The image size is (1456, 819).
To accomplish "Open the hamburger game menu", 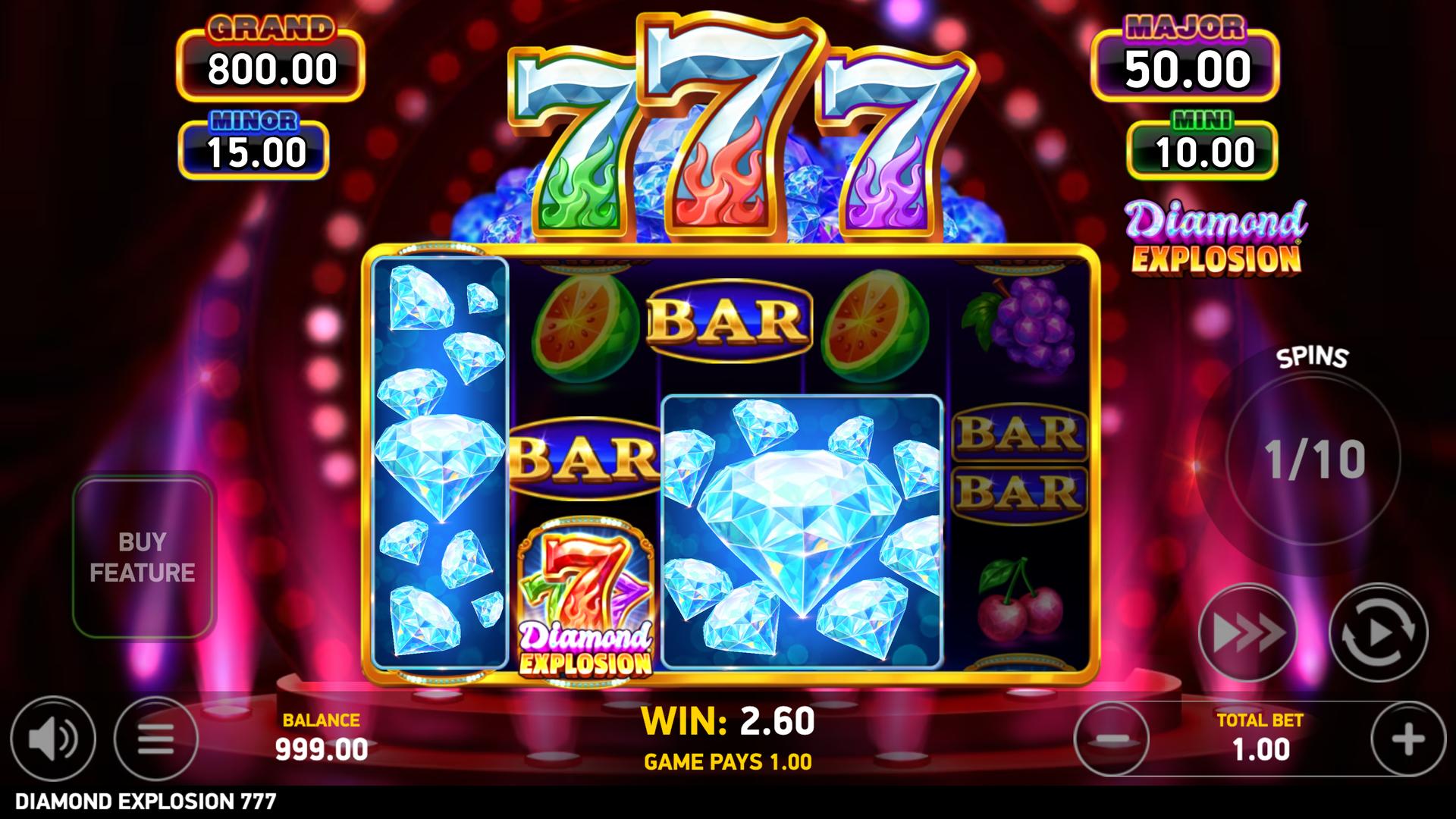I will click(156, 738).
